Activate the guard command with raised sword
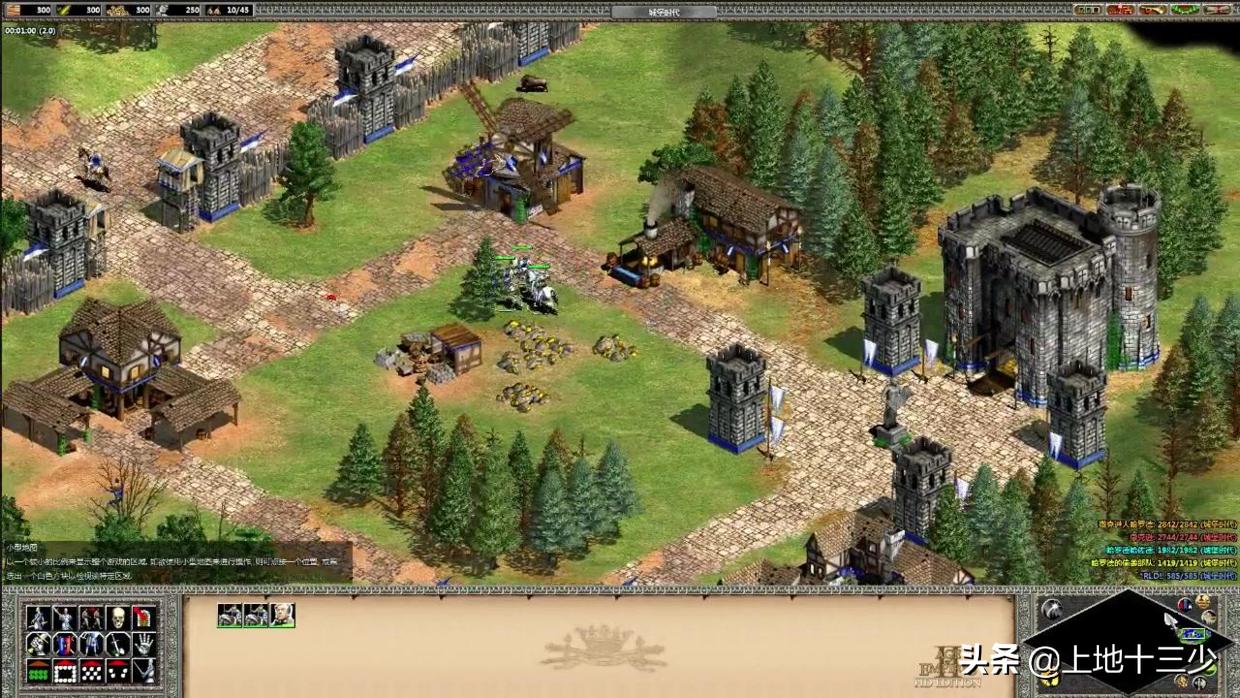Screen dimensions: 1240x698 pos(65,618)
